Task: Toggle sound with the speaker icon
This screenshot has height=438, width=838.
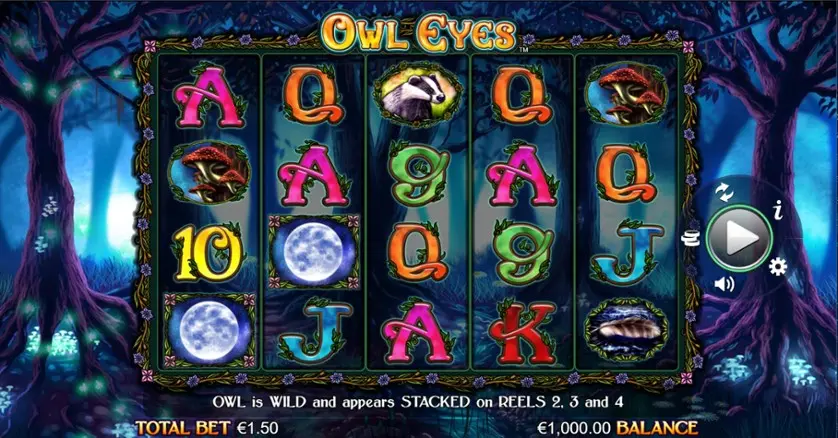Action: tap(725, 285)
